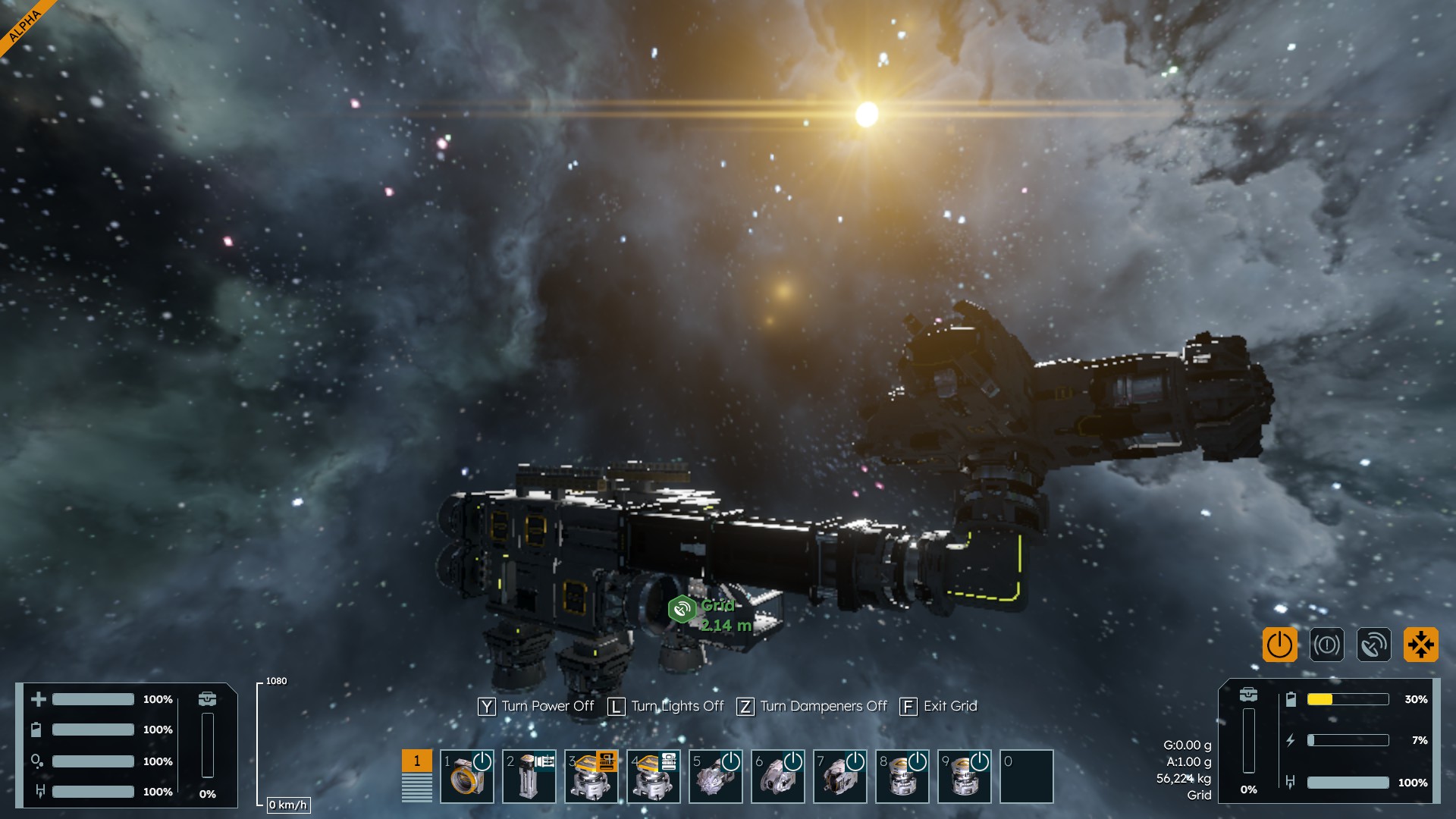Image resolution: width=1456 pixels, height=819 pixels.
Task: Select the item in hotbar slot 7
Action: (840, 776)
